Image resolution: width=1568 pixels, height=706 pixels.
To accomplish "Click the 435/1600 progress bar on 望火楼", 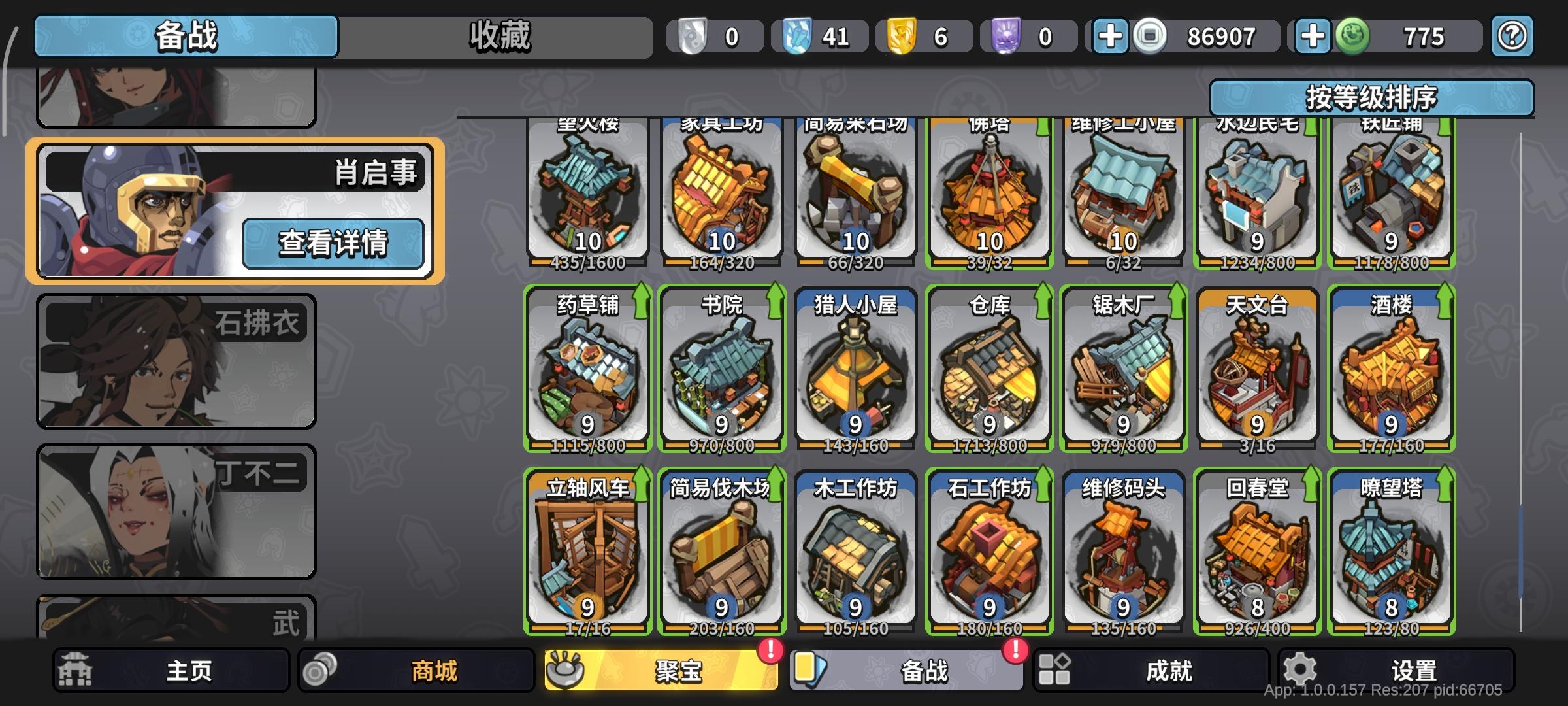I will (587, 263).
